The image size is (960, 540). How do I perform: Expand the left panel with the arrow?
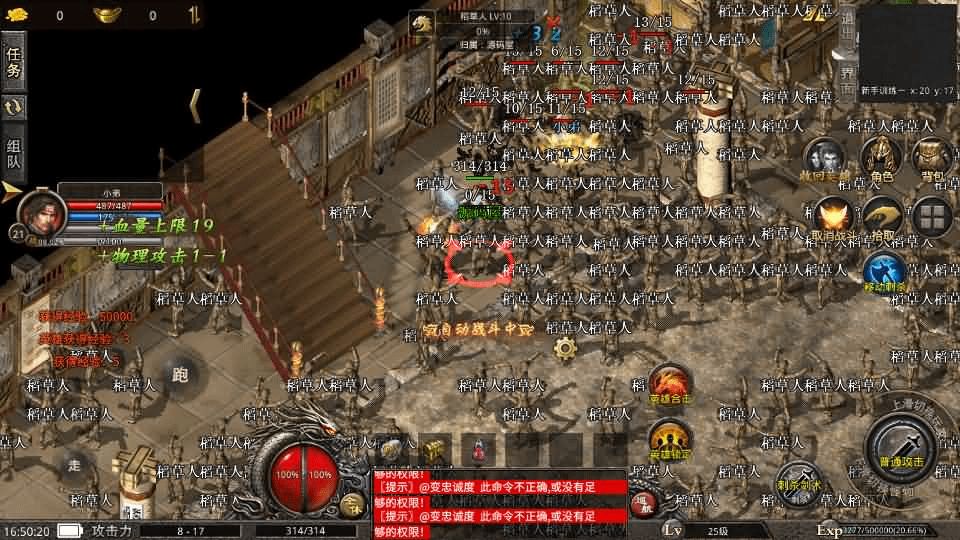[12, 188]
